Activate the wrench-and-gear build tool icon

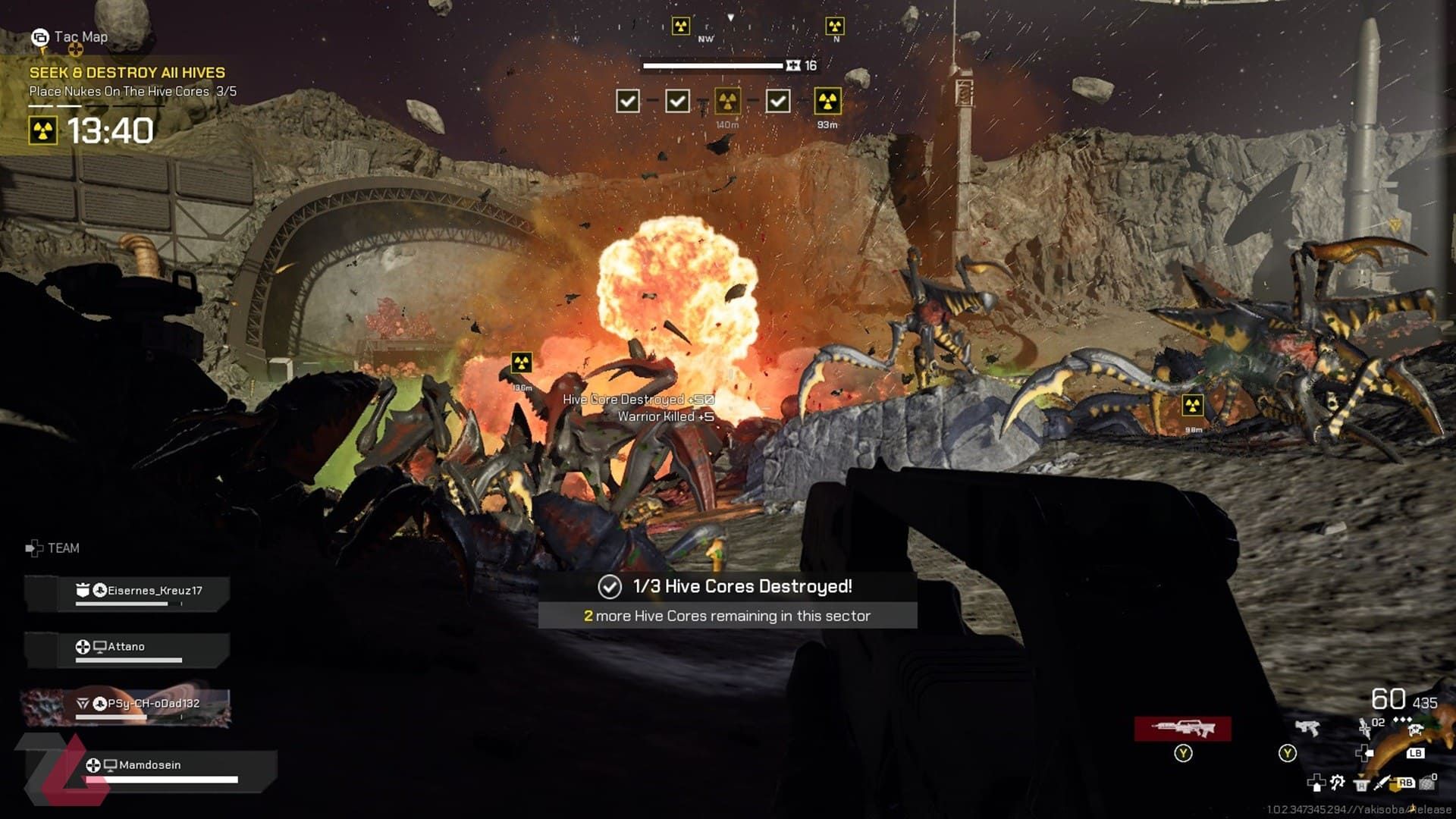point(1337,783)
